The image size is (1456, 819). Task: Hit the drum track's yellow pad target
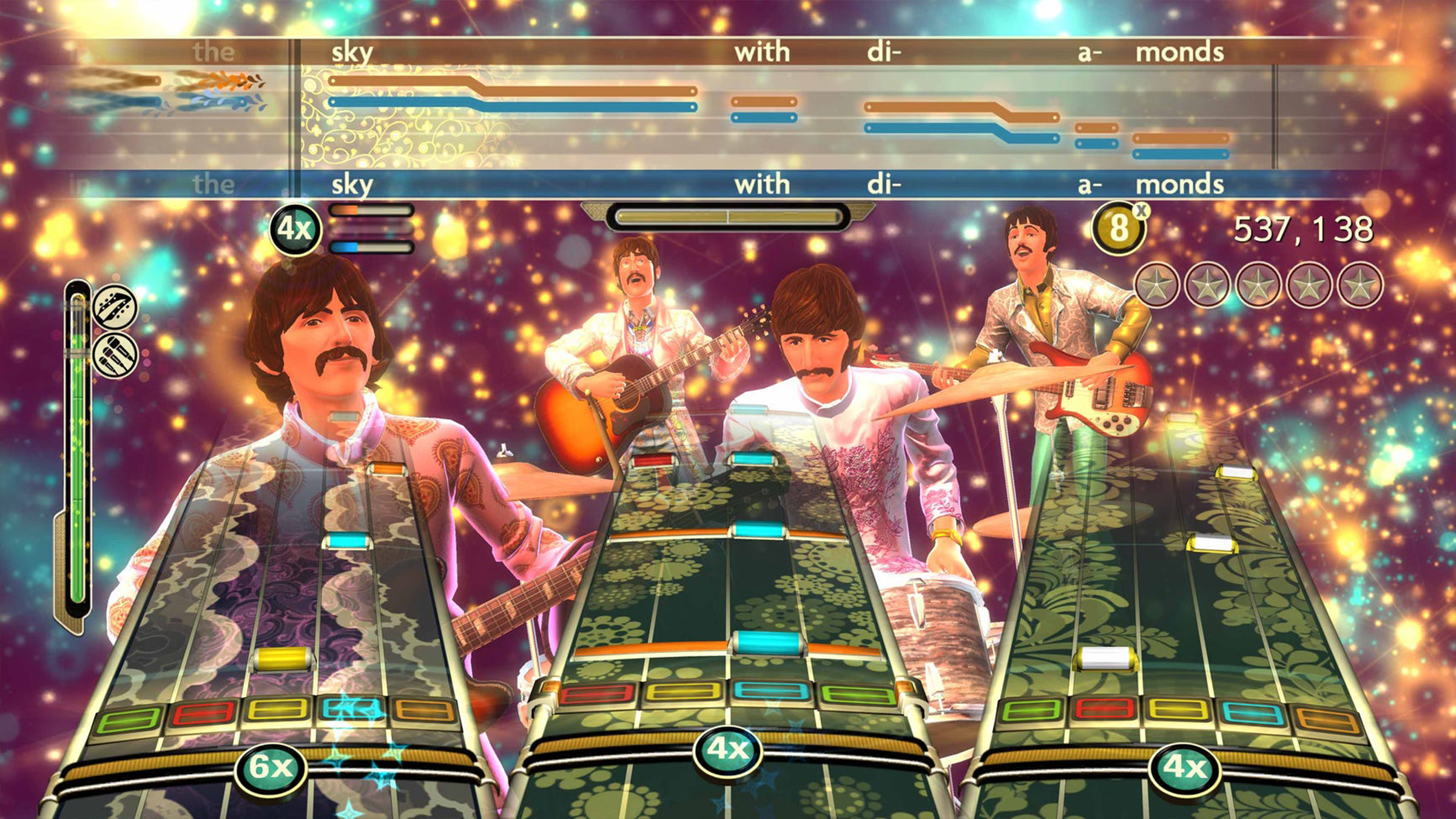[x=682, y=692]
